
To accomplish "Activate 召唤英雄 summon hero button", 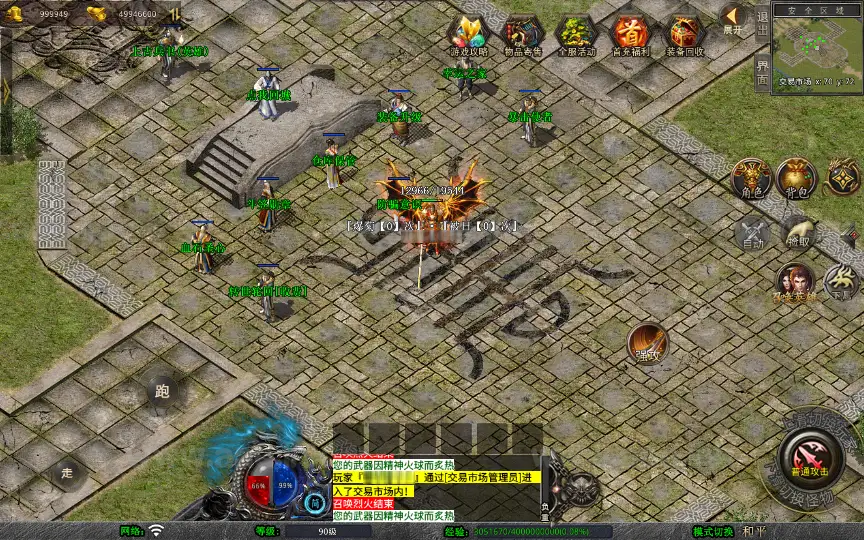I will tap(795, 281).
